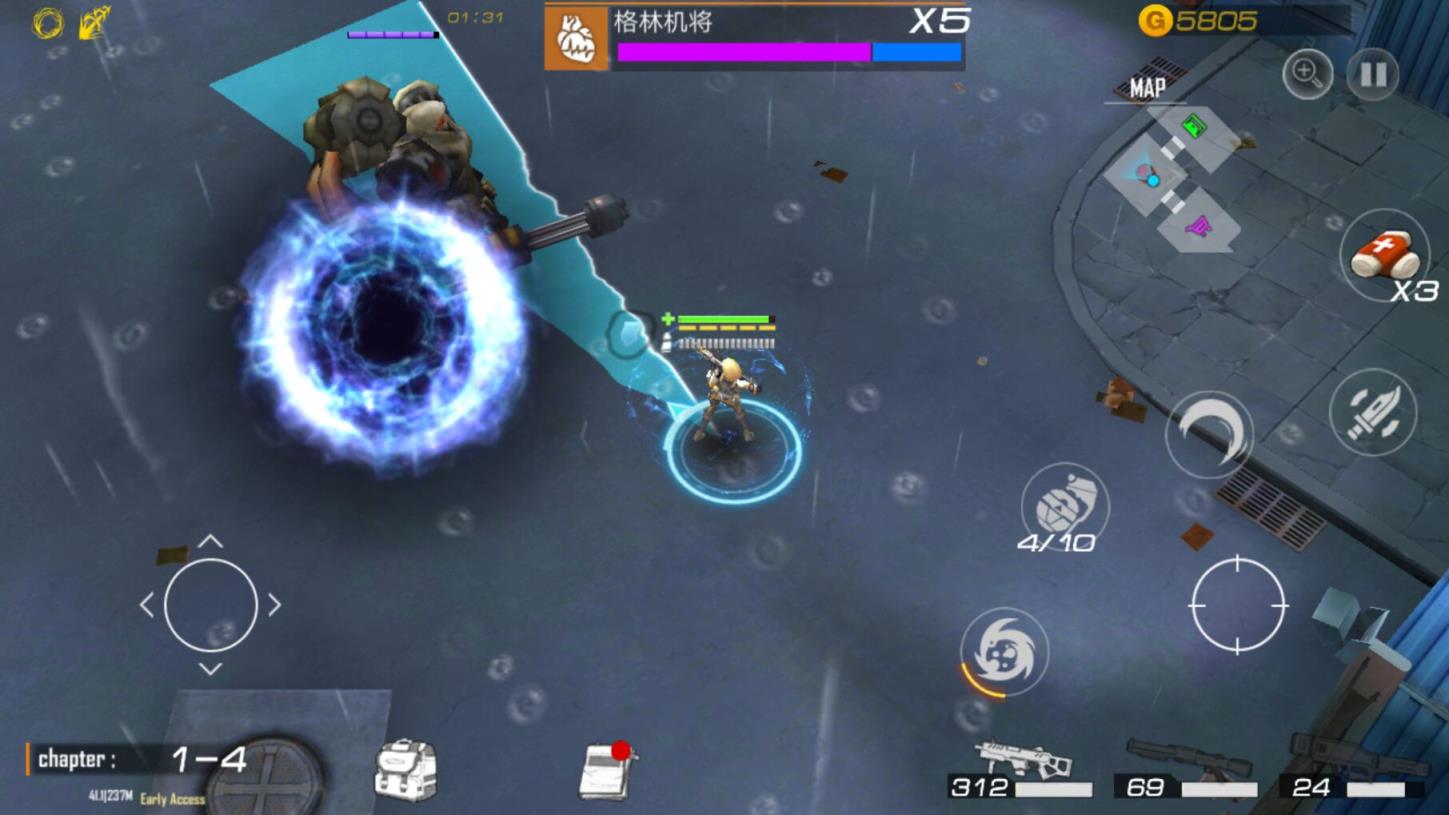Pause the game

(1372, 74)
